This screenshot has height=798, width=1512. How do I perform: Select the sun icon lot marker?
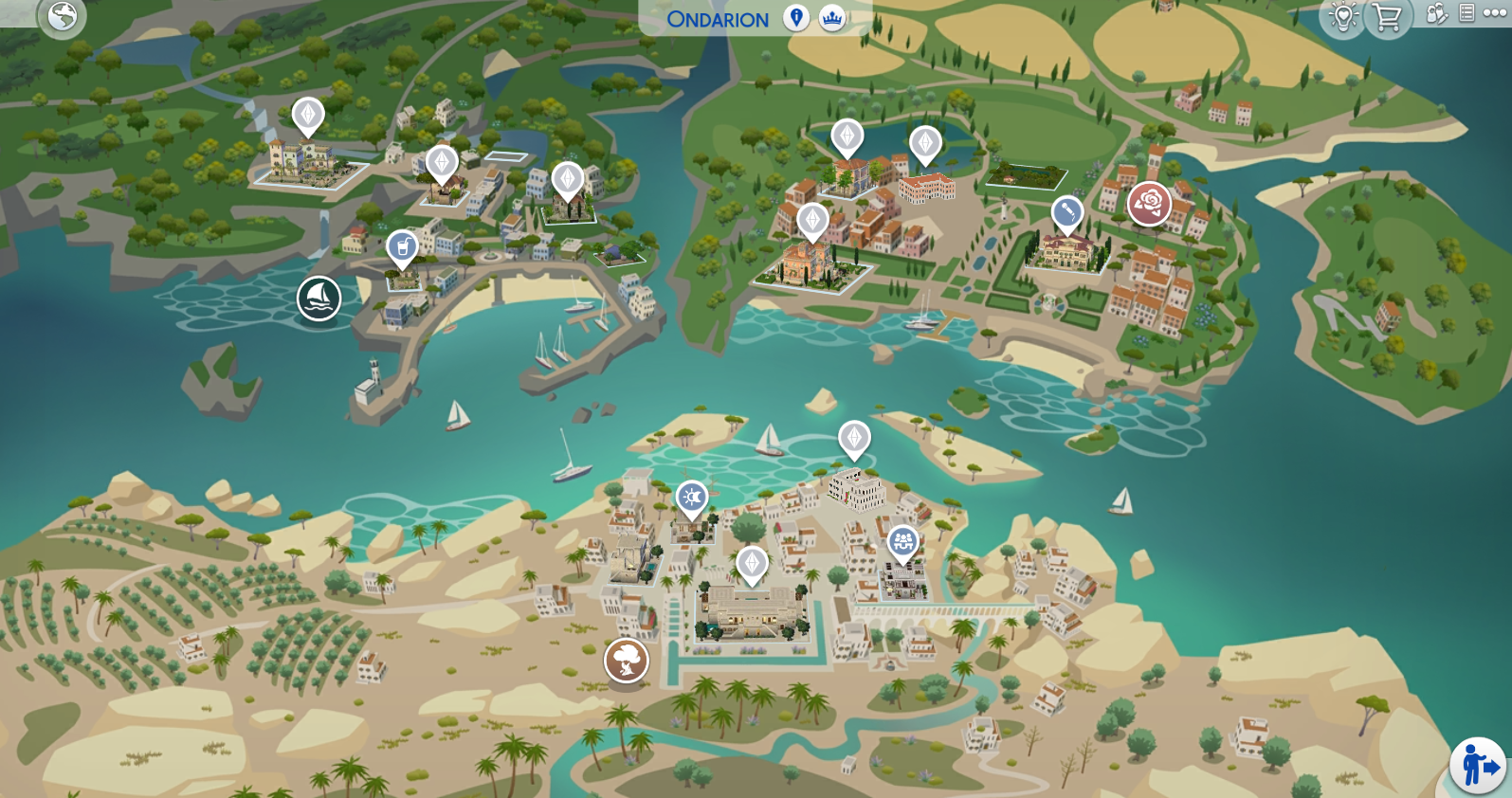(691, 498)
